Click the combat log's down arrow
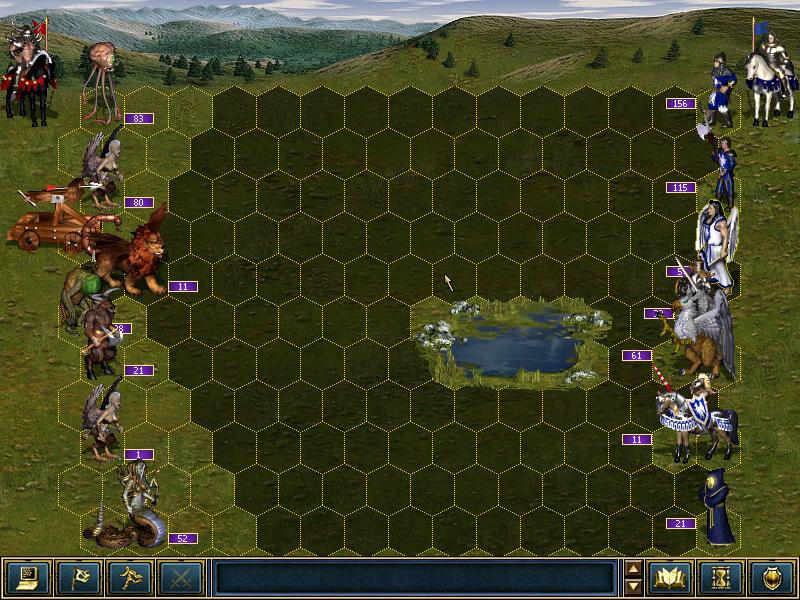Viewport: 800px width, 600px height. tap(632, 586)
